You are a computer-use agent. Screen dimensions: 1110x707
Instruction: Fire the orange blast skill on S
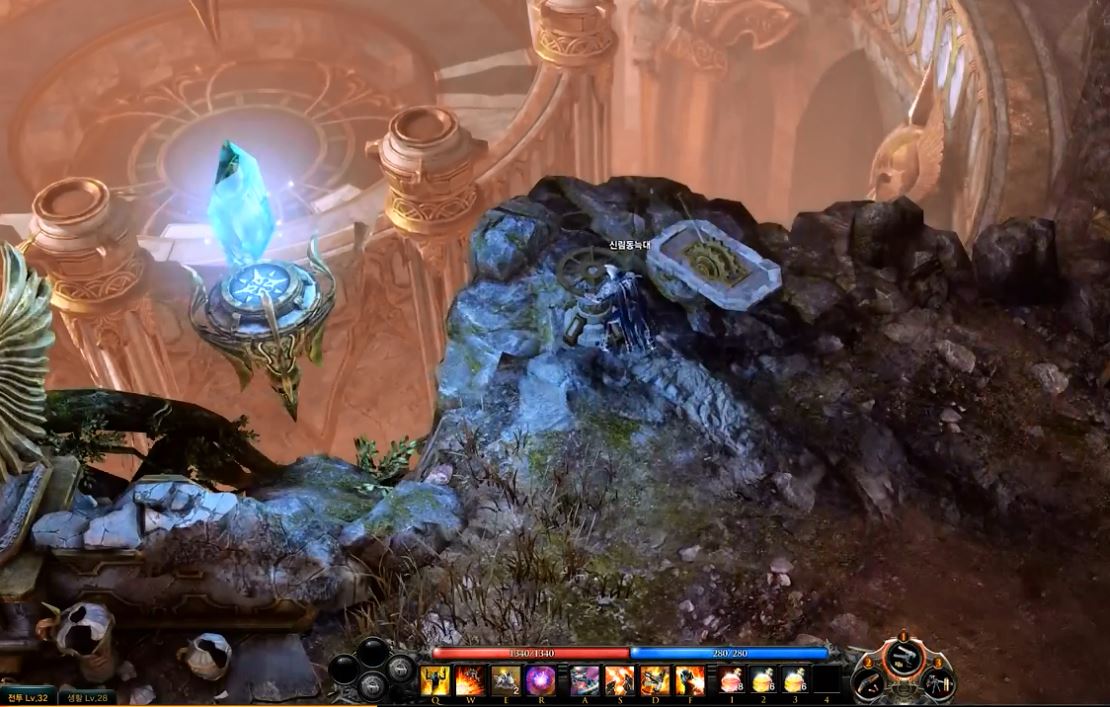pos(620,680)
